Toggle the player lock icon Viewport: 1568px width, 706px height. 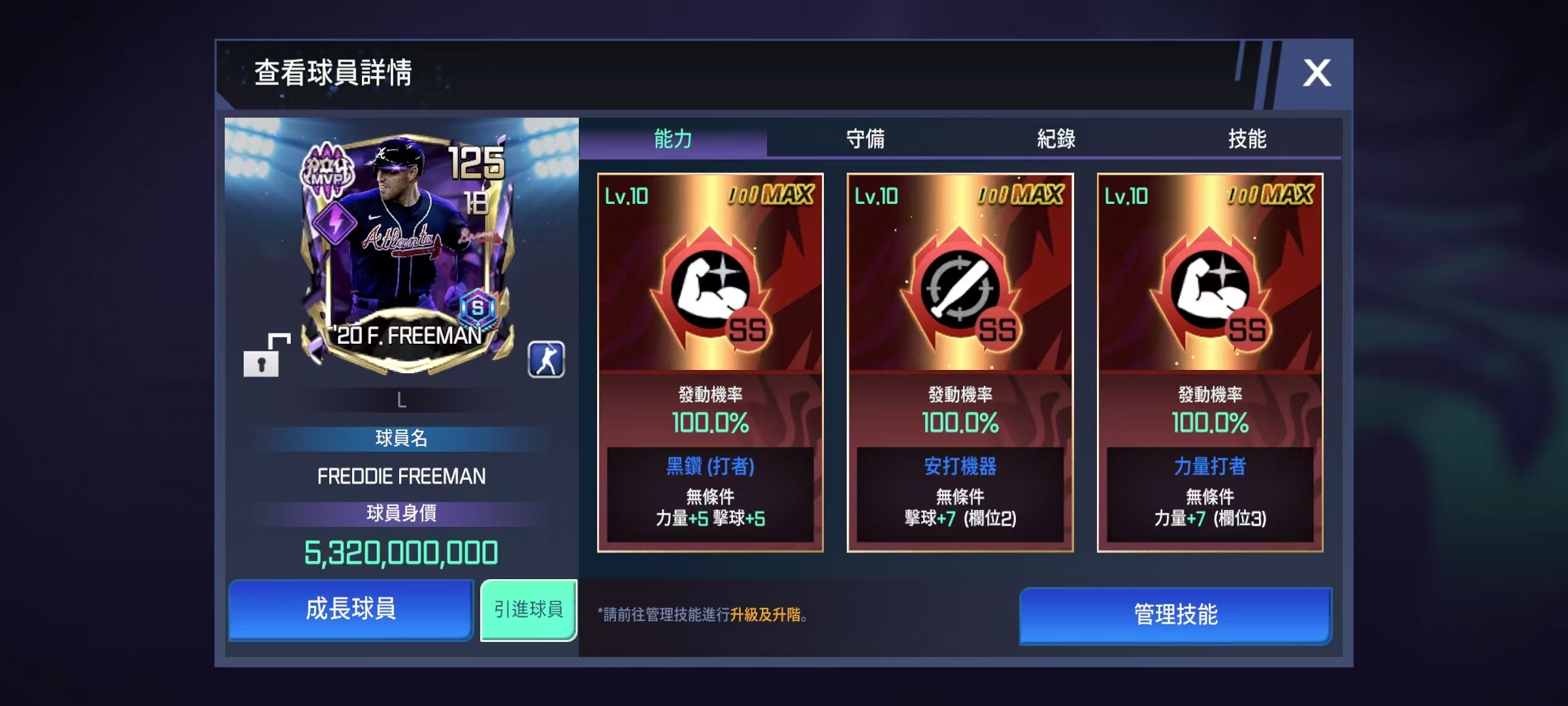click(x=264, y=356)
